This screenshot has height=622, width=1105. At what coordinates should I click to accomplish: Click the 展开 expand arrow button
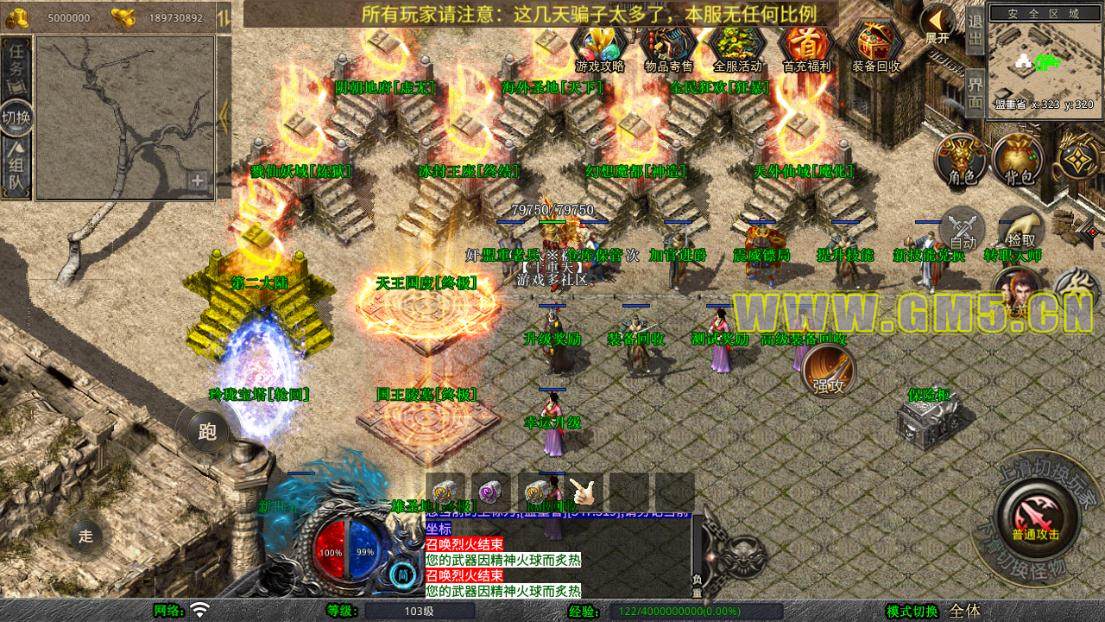point(938,24)
